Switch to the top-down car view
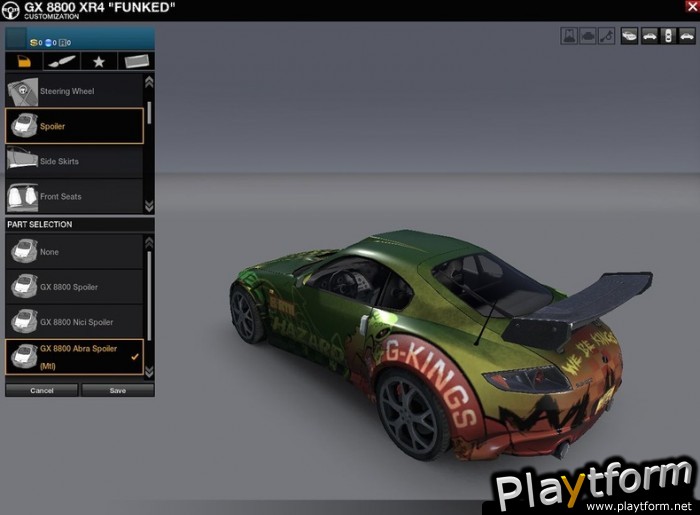700x515 pixels. [x=668, y=36]
